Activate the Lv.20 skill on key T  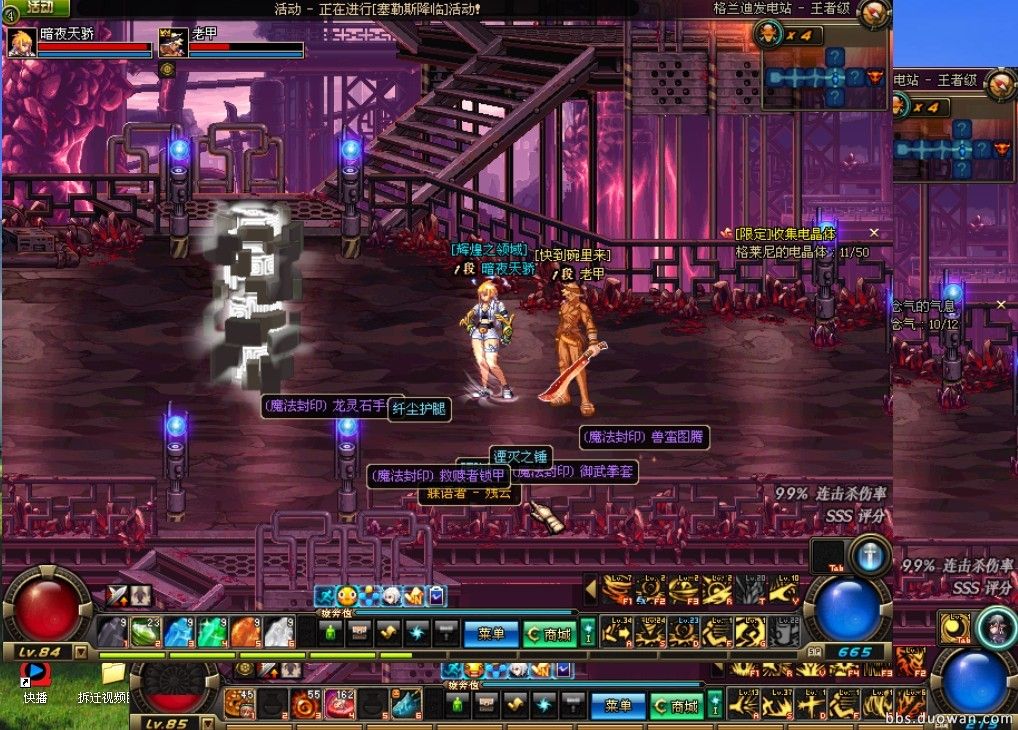click(753, 590)
